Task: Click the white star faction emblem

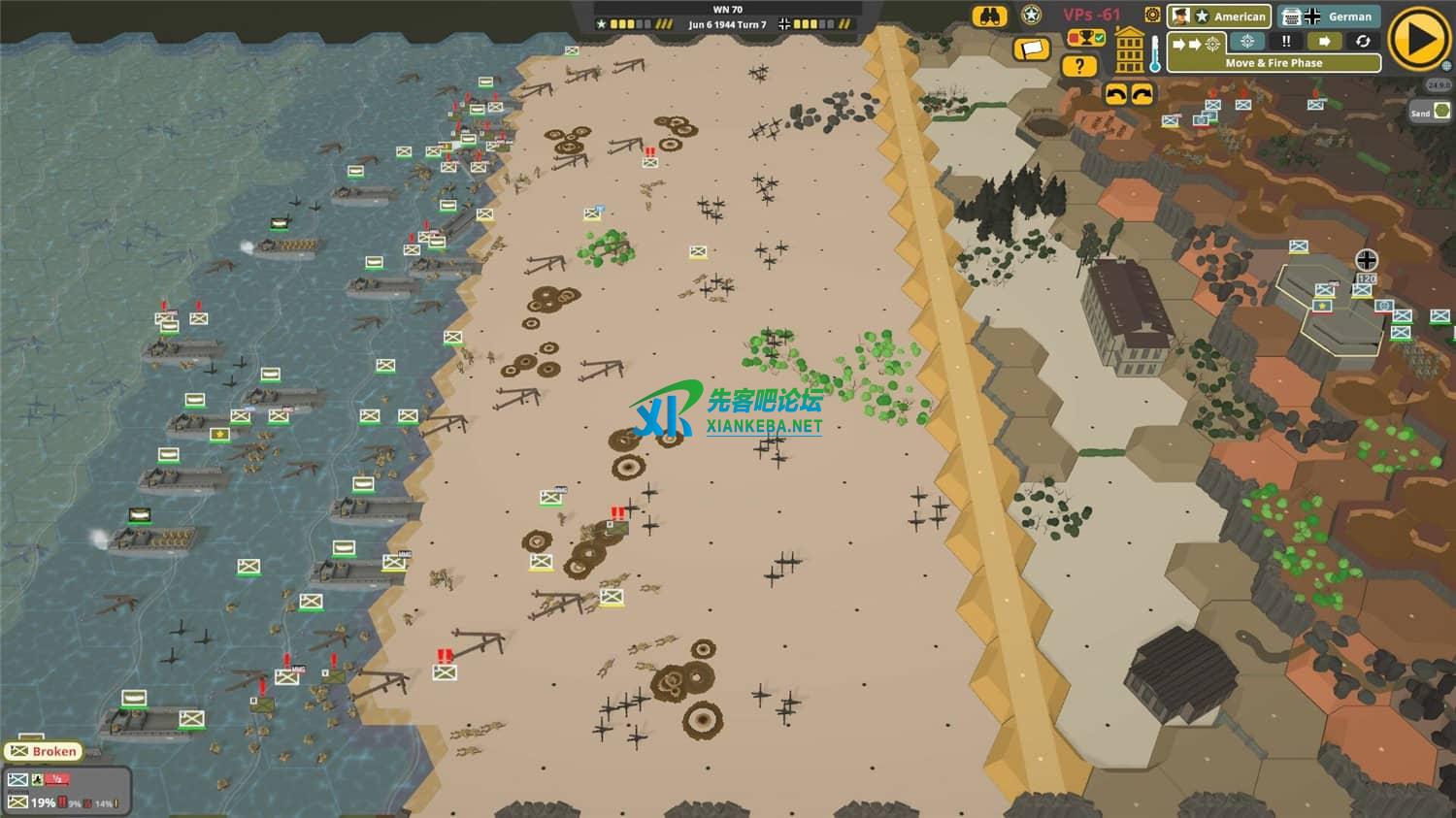Action: point(1032,16)
